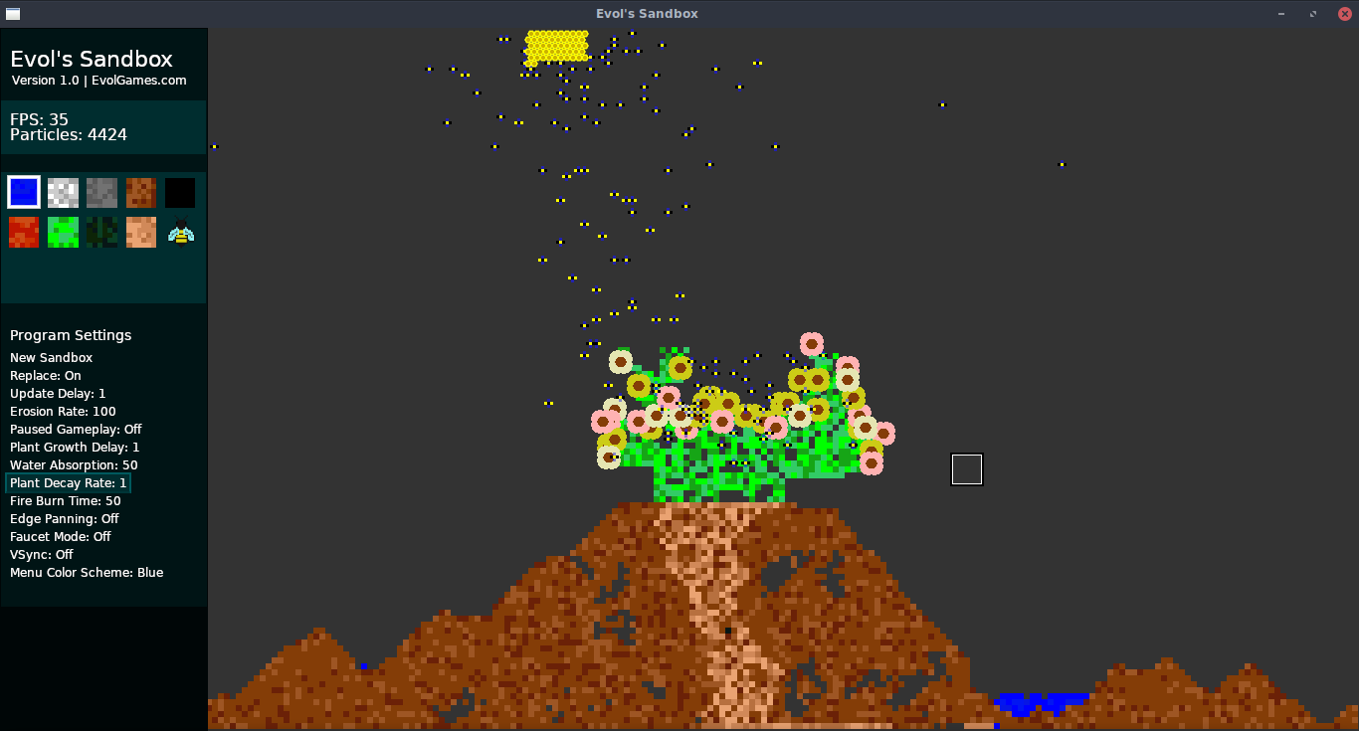Viewport: 1359px width, 731px height.
Task: Select the white Salt particle tool
Action: (62, 192)
